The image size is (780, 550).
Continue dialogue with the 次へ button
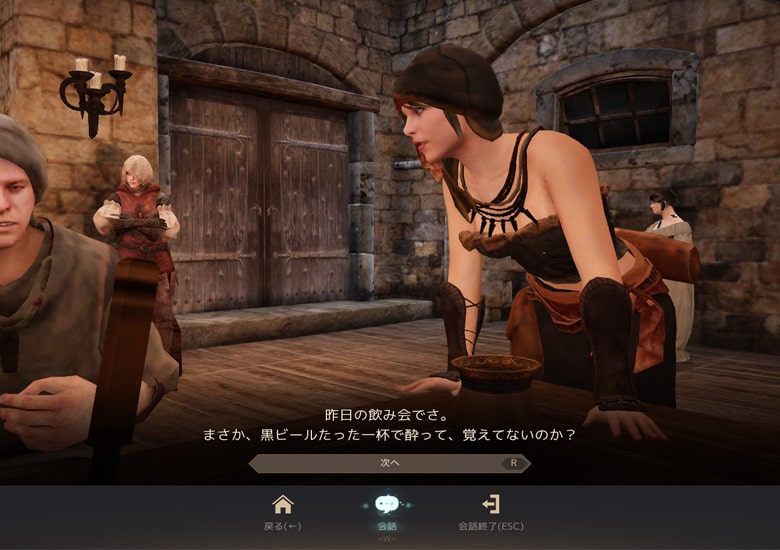pyautogui.click(x=389, y=464)
